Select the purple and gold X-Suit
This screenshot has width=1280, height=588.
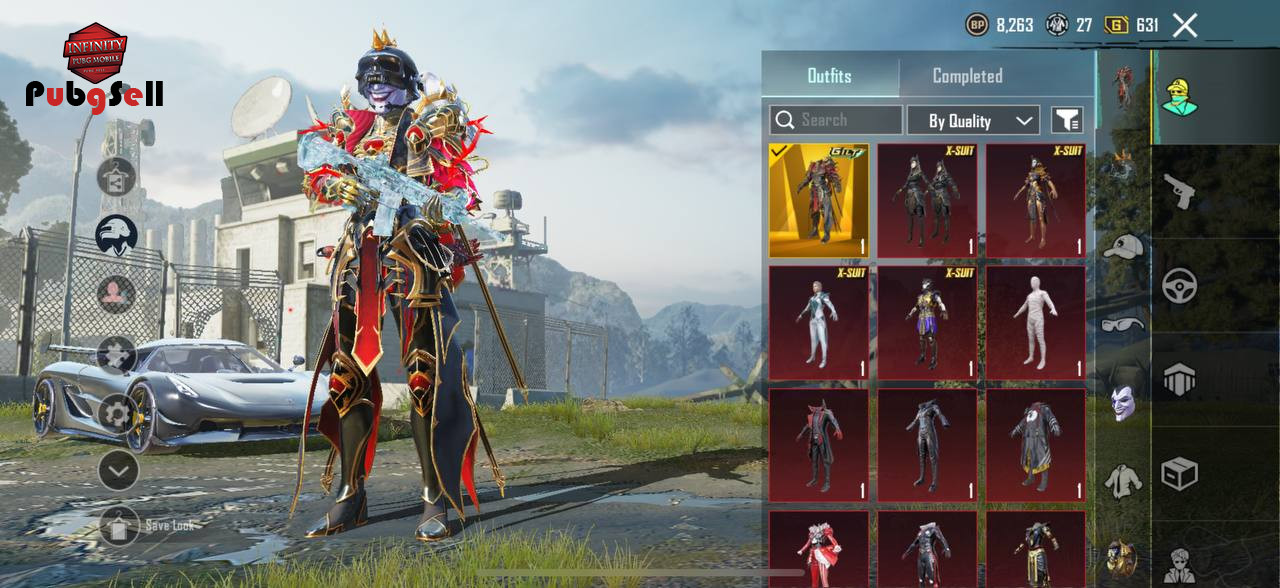pos(927,323)
